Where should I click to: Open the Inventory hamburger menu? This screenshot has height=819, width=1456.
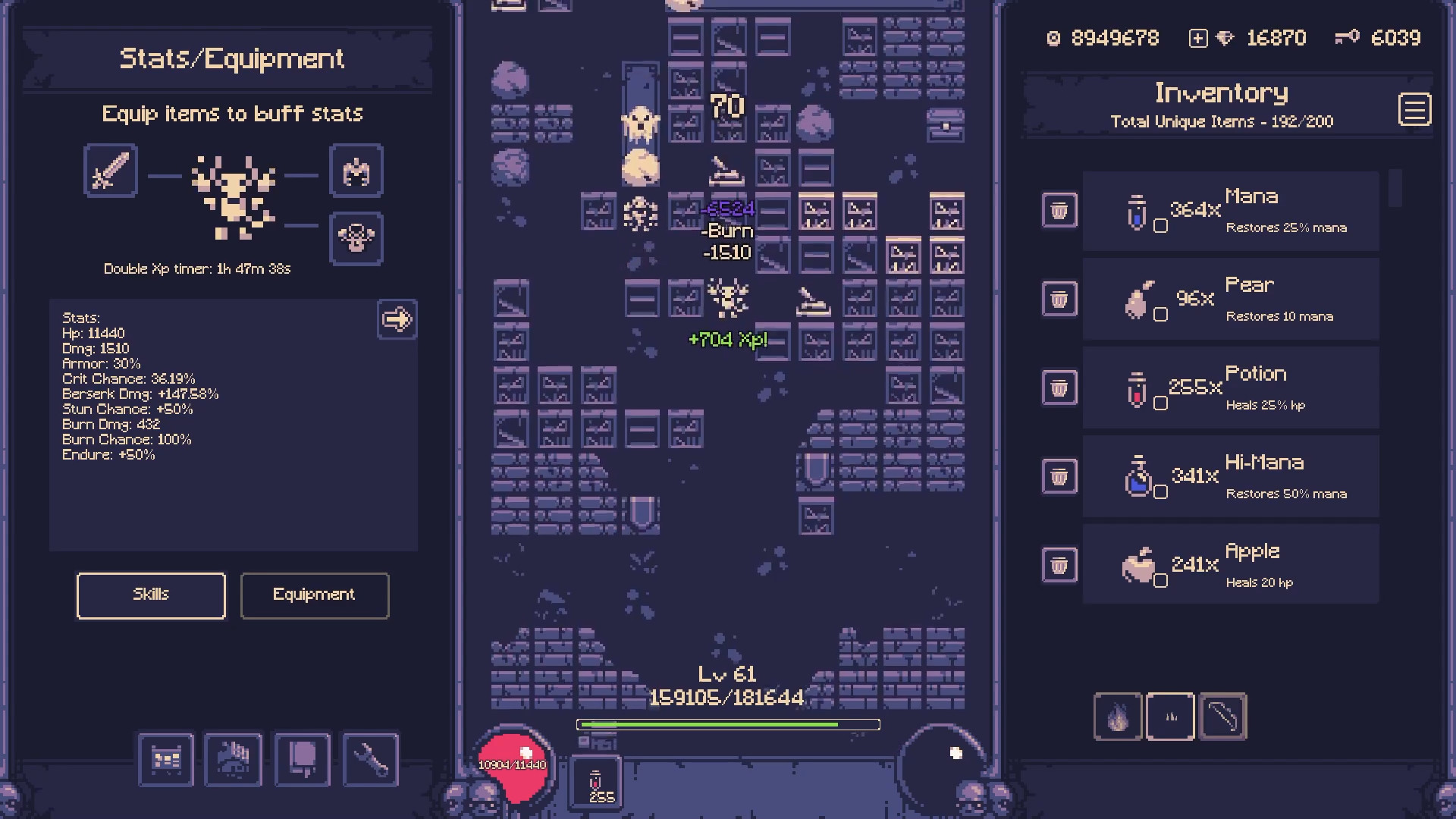click(x=1415, y=109)
